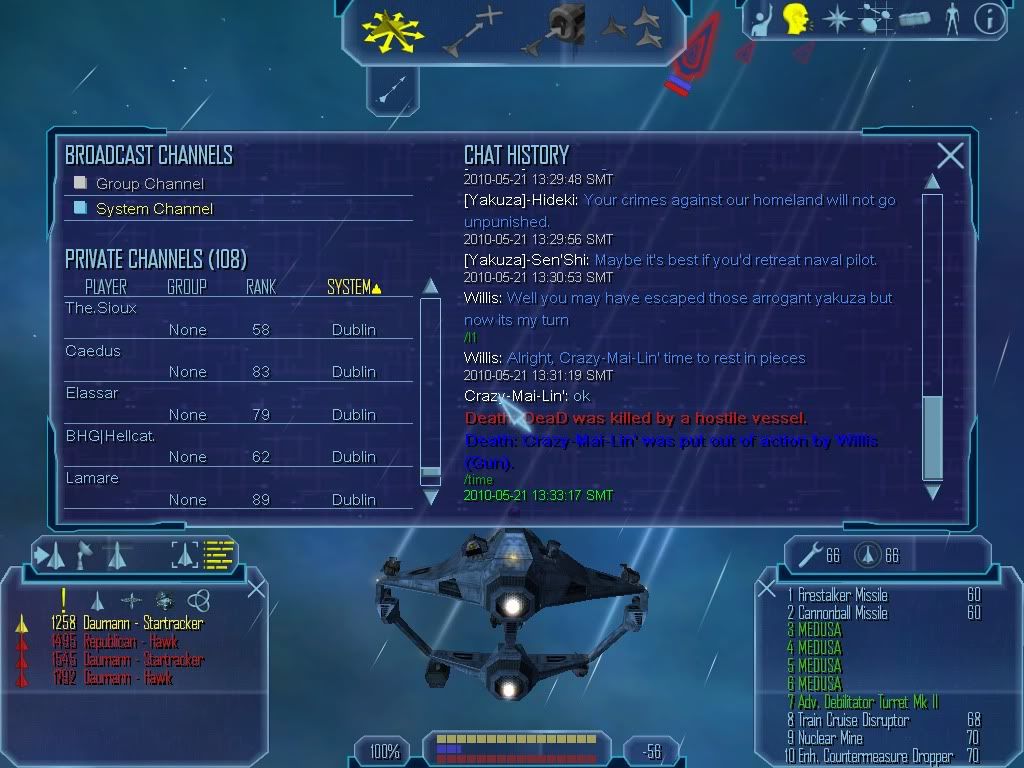Sort players by the SYSTEM column header
The image size is (1024, 768).
[350, 288]
